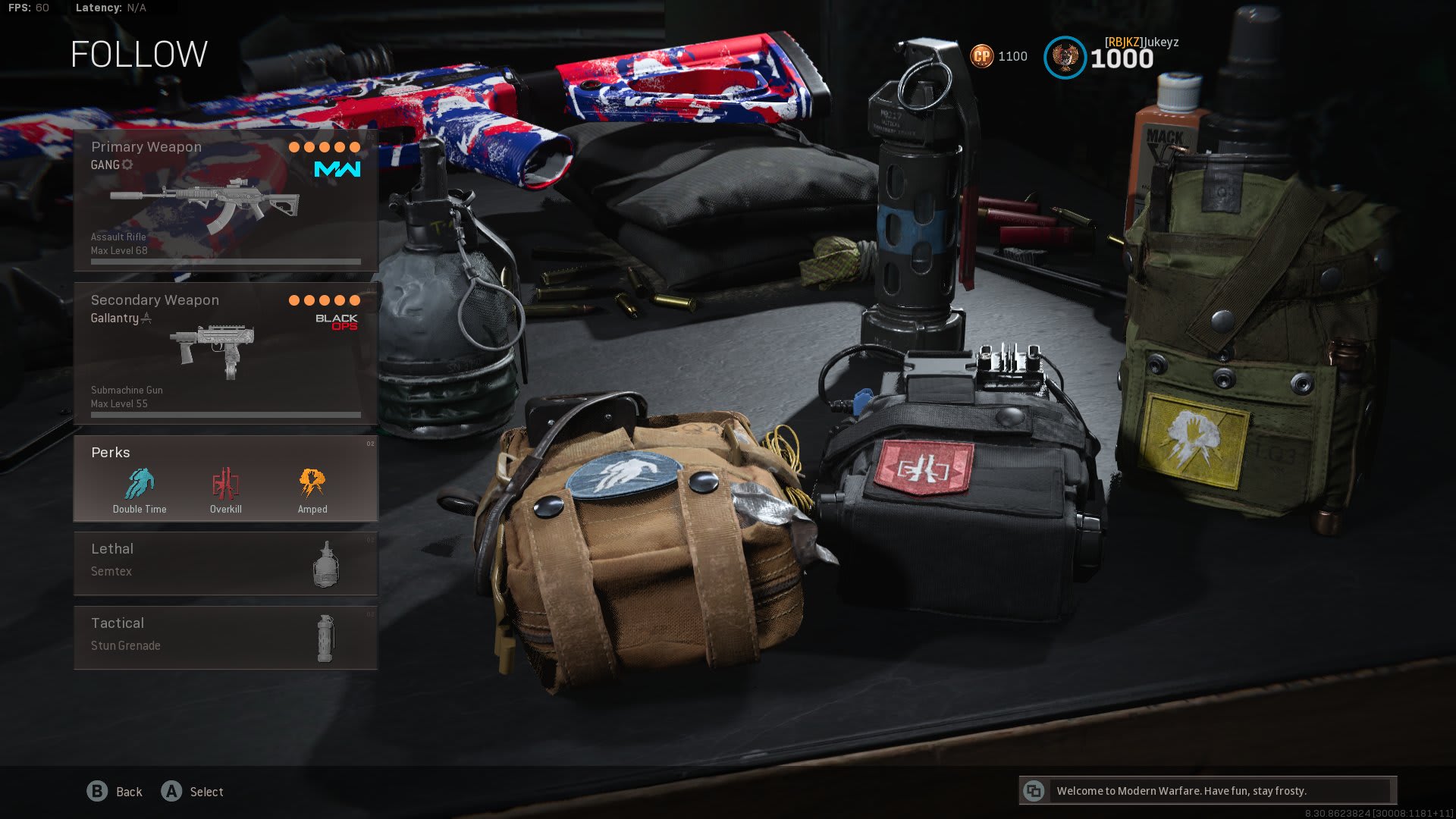
Task: View the Jukeyz player rank emblem
Action: click(1065, 58)
